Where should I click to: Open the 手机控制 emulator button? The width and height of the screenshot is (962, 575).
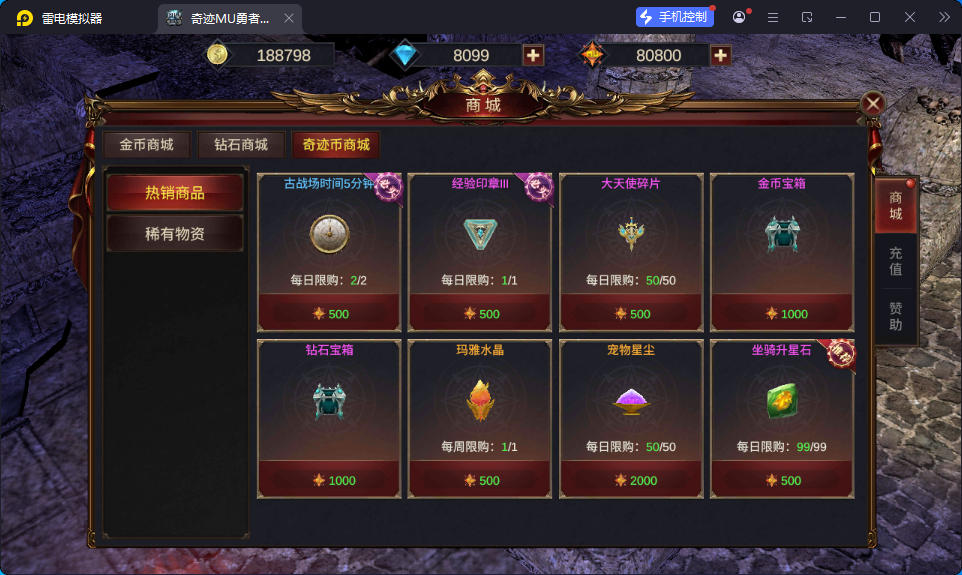(x=675, y=17)
